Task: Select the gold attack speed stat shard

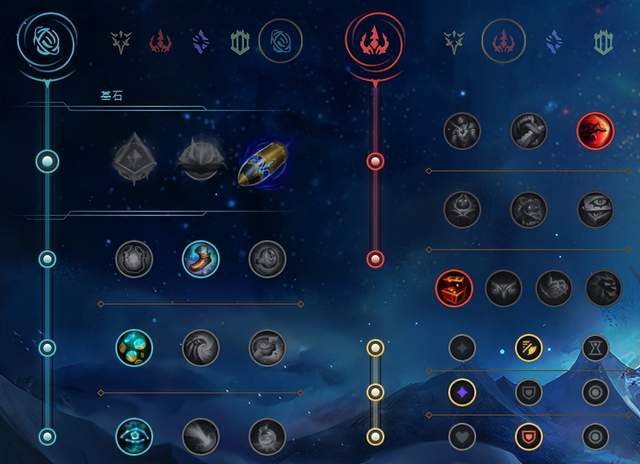Action: [528, 347]
